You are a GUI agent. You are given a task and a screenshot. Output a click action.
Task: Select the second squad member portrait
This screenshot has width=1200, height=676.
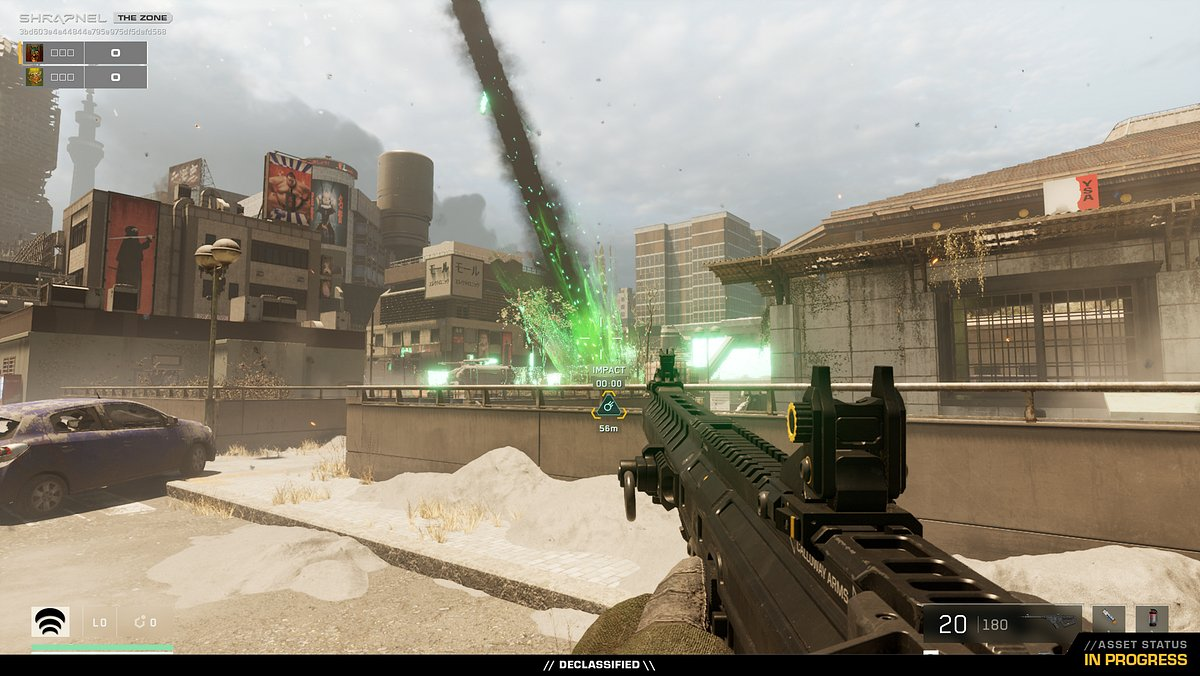pyautogui.click(x=35, y=77)
